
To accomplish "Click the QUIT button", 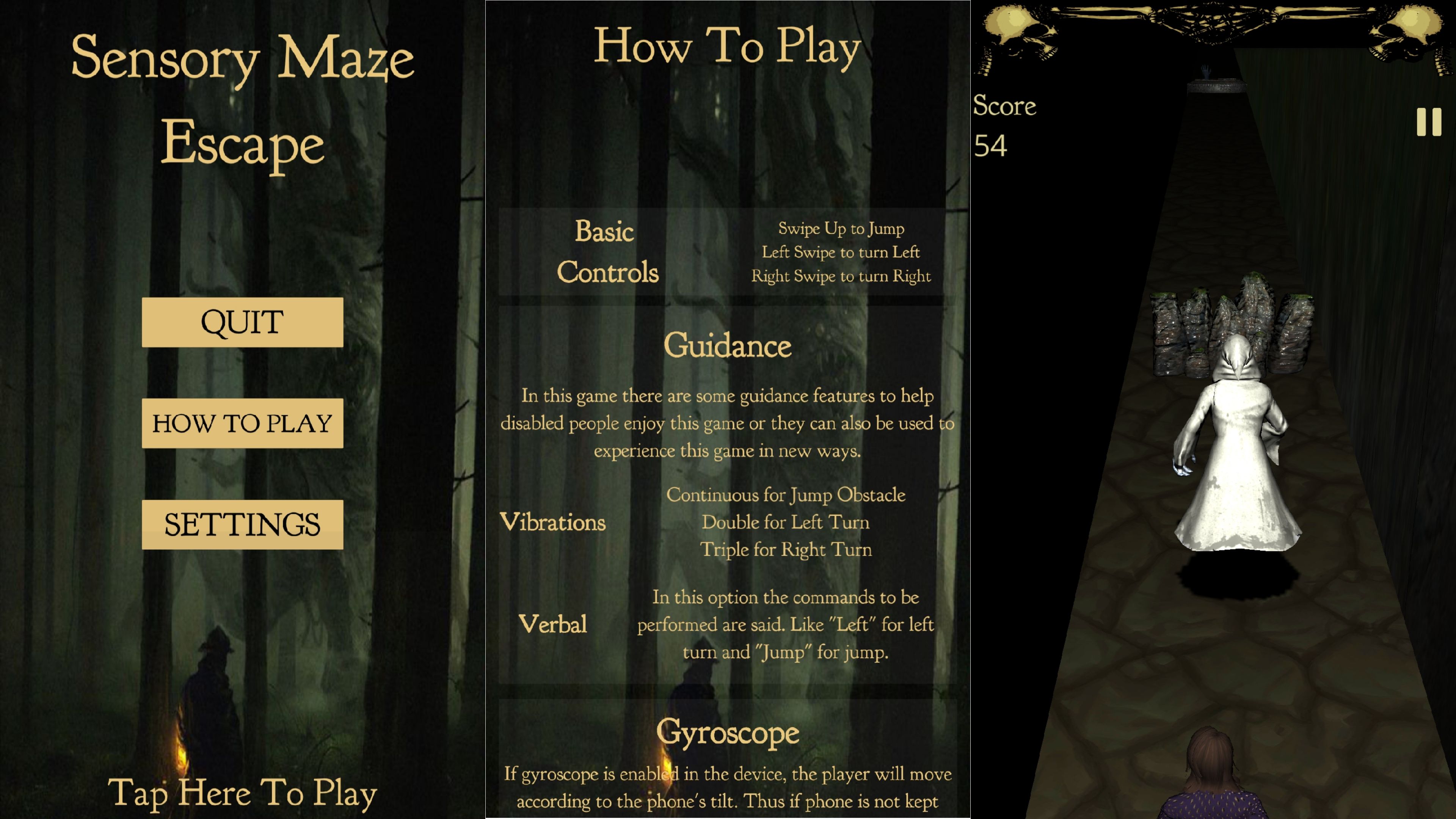I will [242, 322].
